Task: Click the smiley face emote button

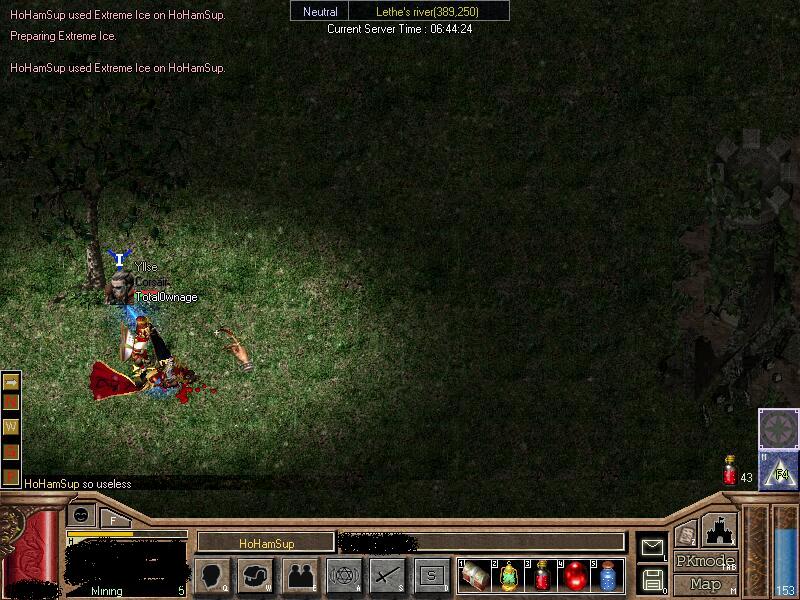Action: [81, 515]
